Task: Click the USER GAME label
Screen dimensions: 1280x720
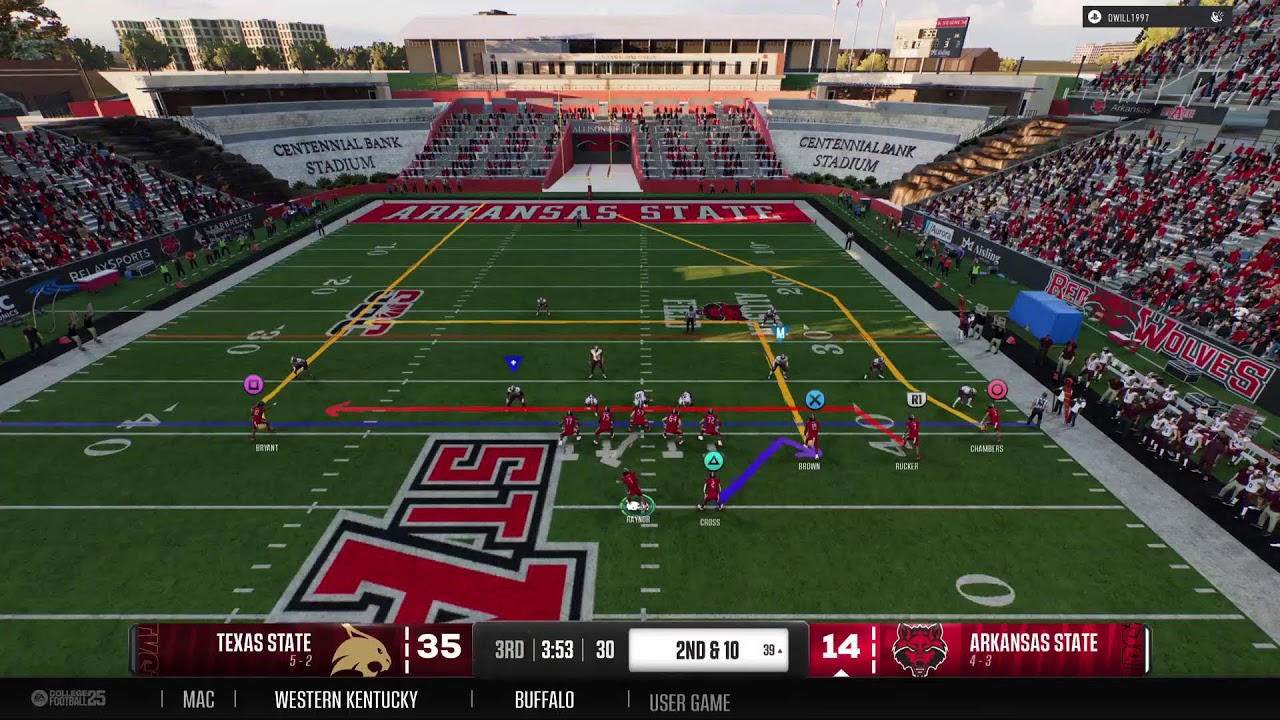Action: tap(691, 700)
